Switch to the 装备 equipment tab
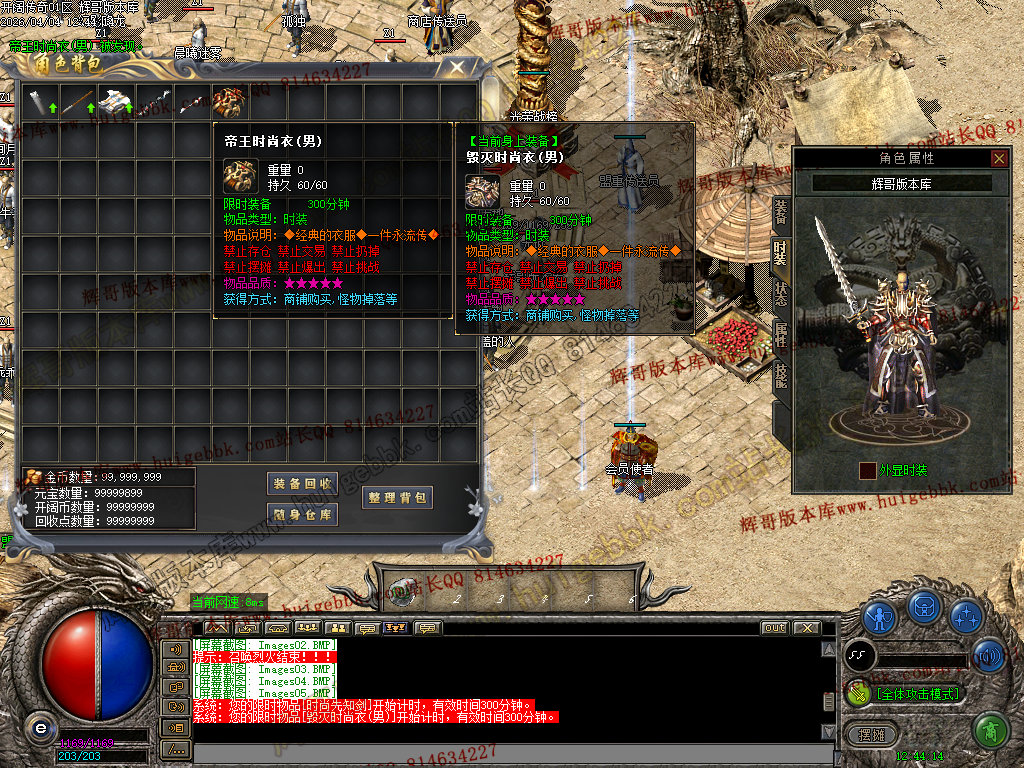The height and width of the screenshot is (768, 1024). 781,212
